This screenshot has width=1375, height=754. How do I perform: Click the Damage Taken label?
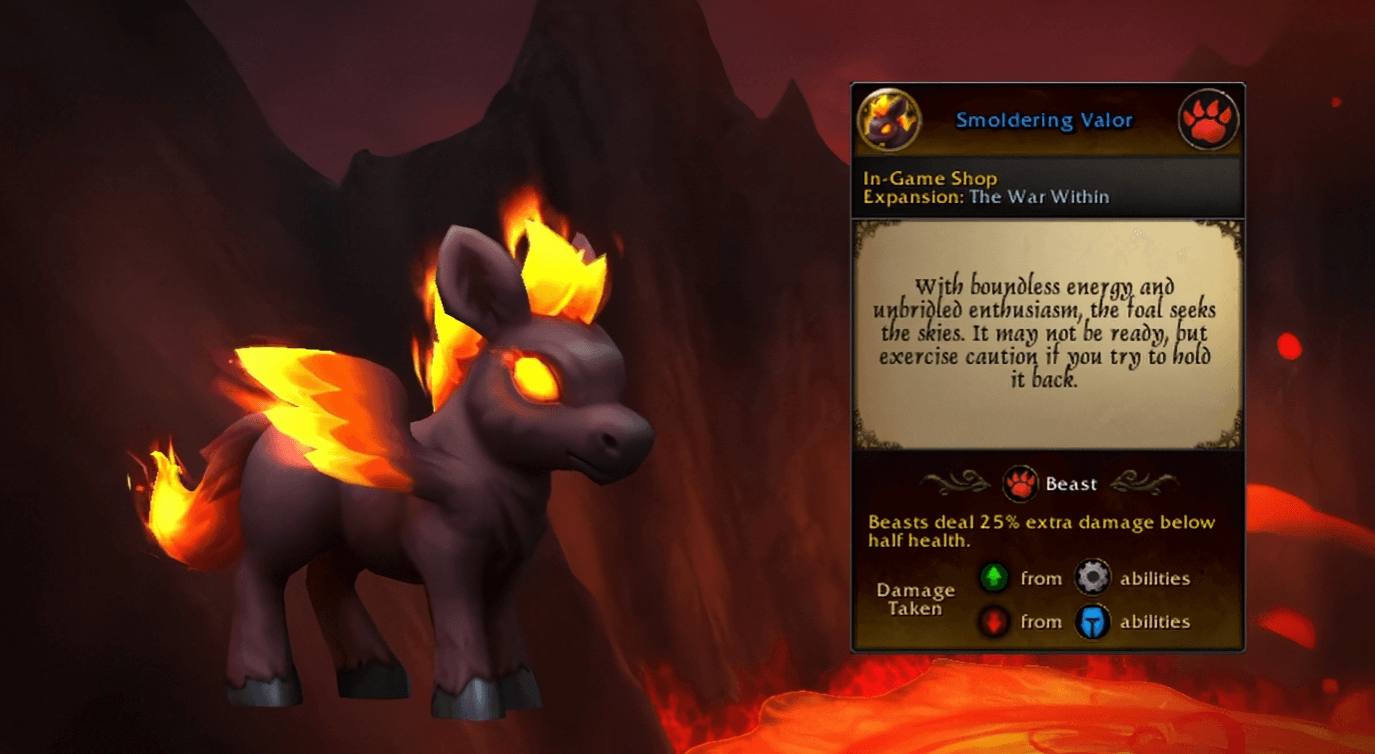915,600
